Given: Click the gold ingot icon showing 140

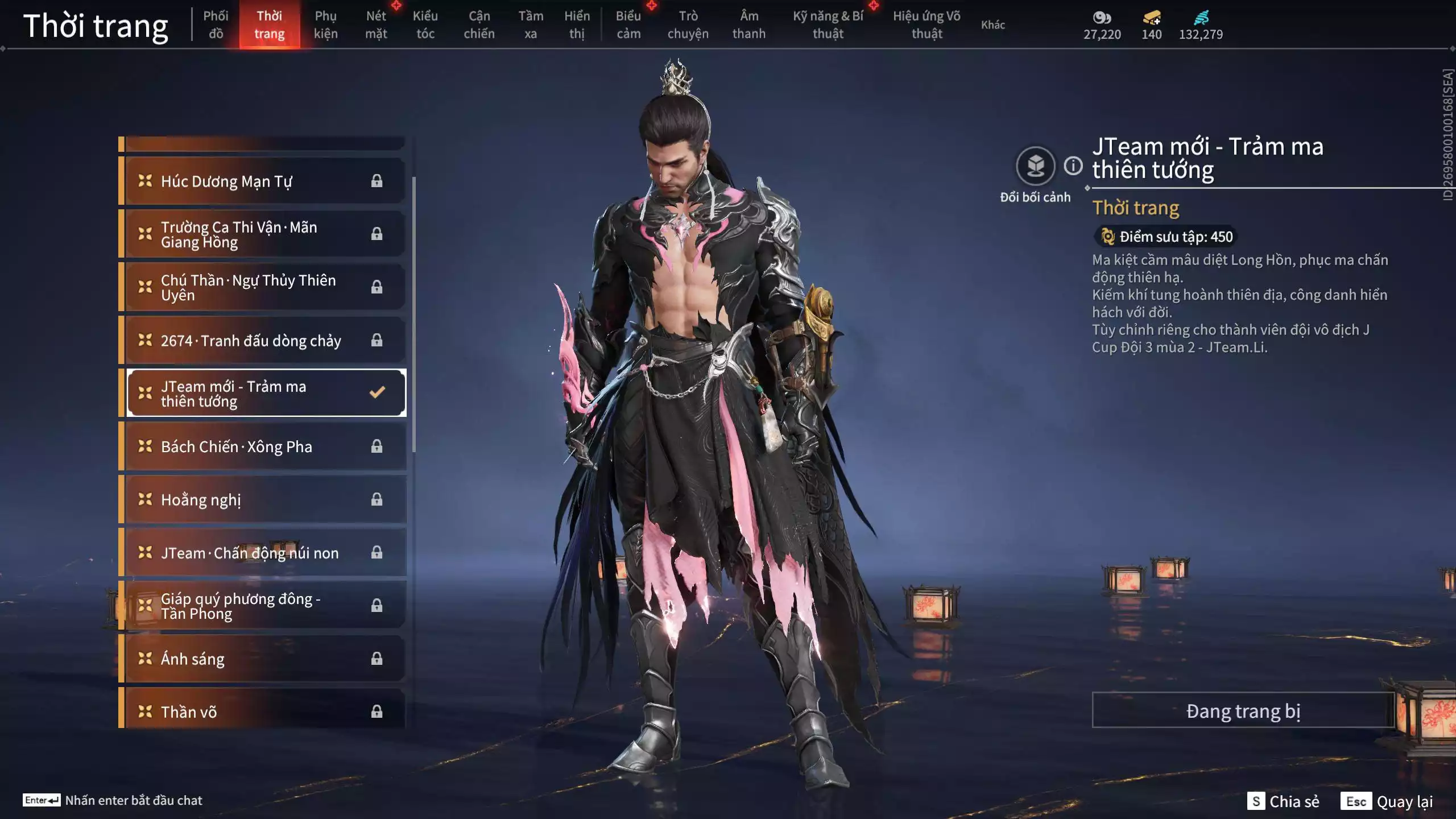Looking at the screenshot, I should 1150,18.
